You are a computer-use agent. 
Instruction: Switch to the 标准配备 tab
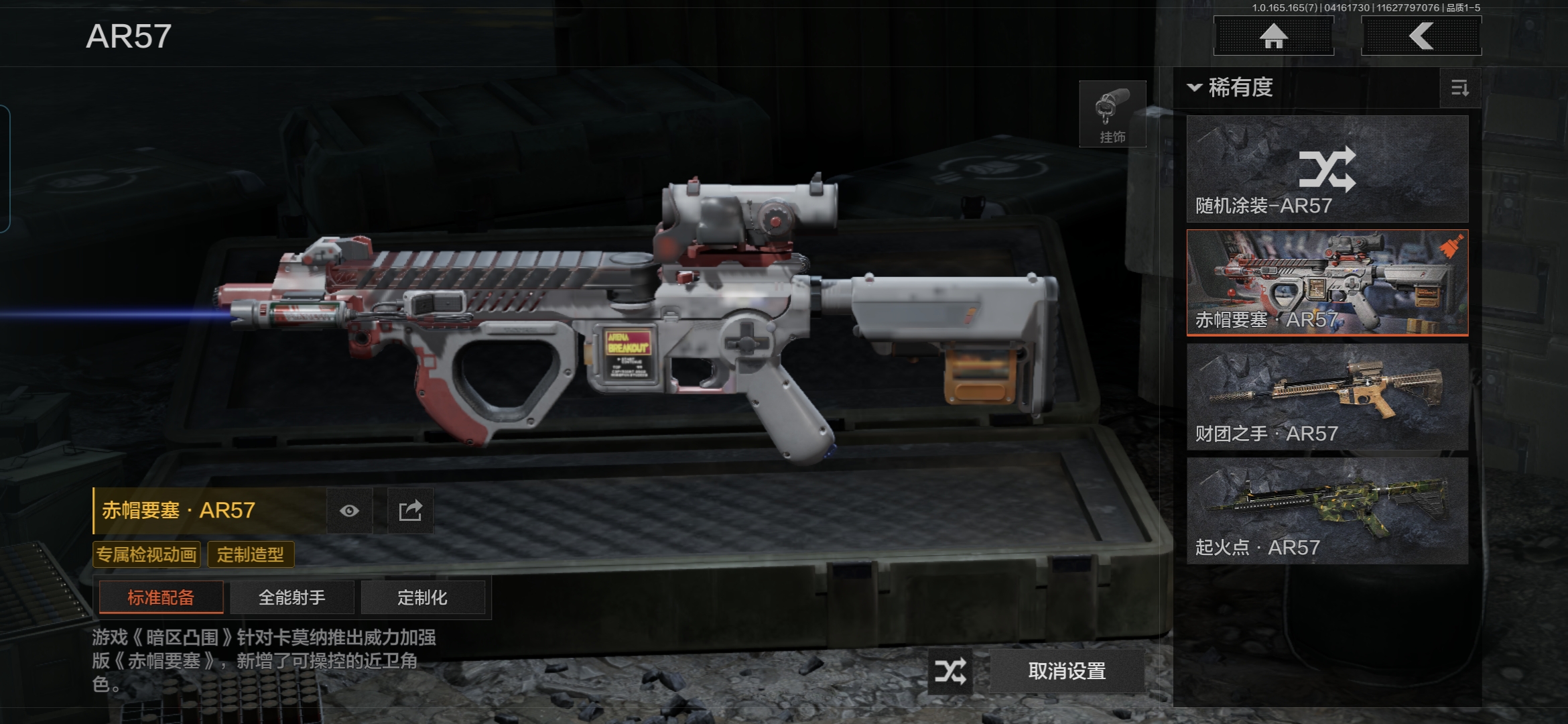[161, 597]
